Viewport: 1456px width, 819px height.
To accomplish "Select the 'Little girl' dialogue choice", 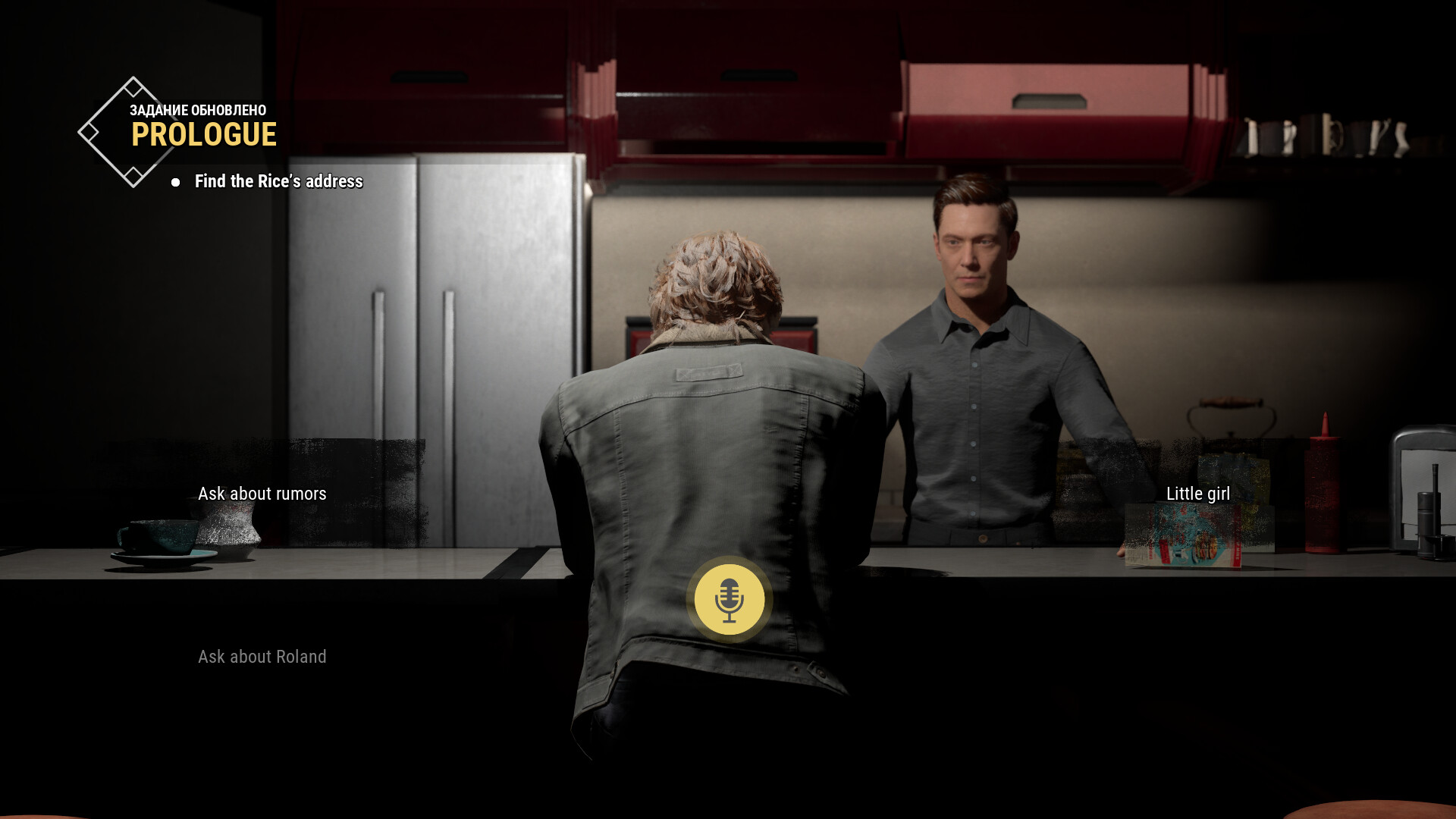I will click(x=1198, y=492).
